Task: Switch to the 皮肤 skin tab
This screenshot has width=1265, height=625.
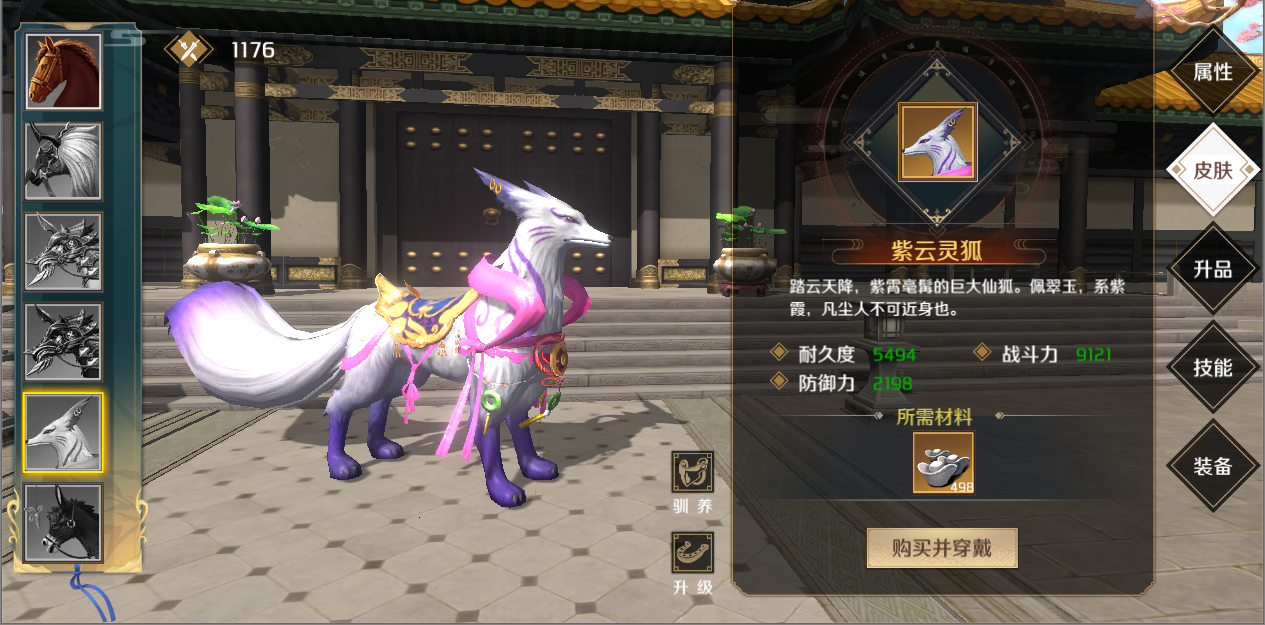Action: point(1212,170)
